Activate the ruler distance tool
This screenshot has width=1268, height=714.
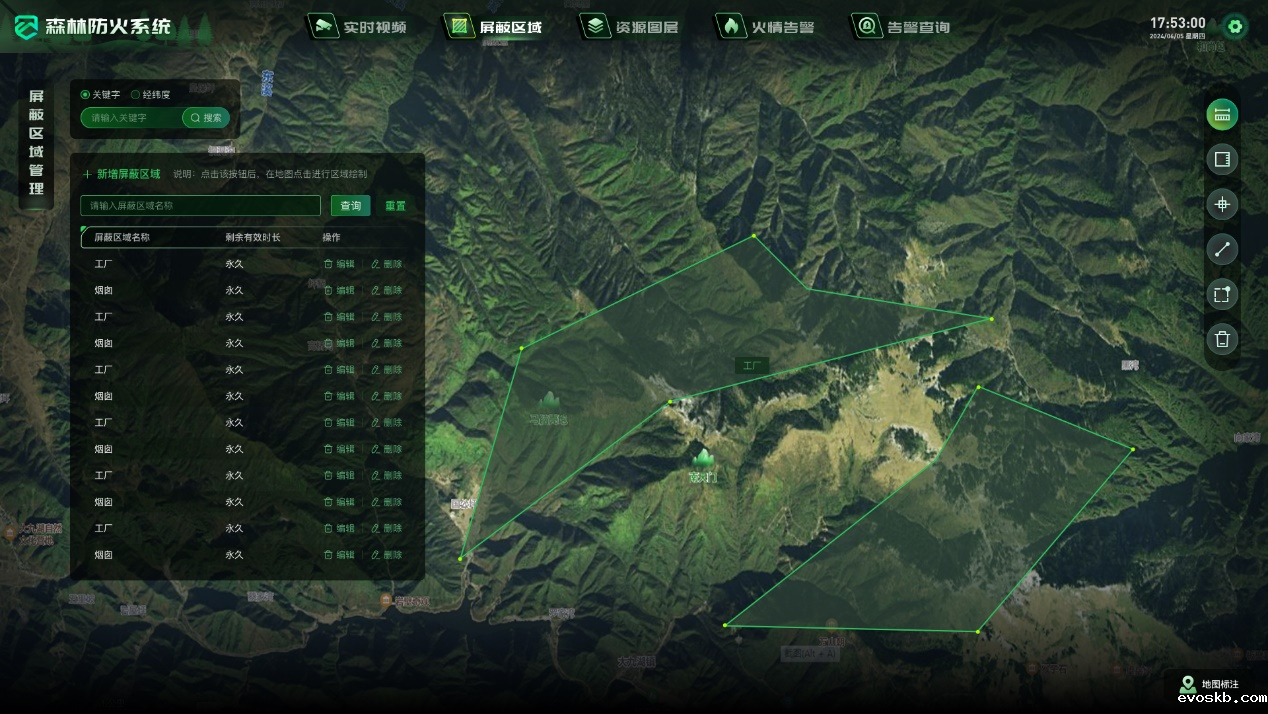pyautogui.click(x=1221, y=114)
